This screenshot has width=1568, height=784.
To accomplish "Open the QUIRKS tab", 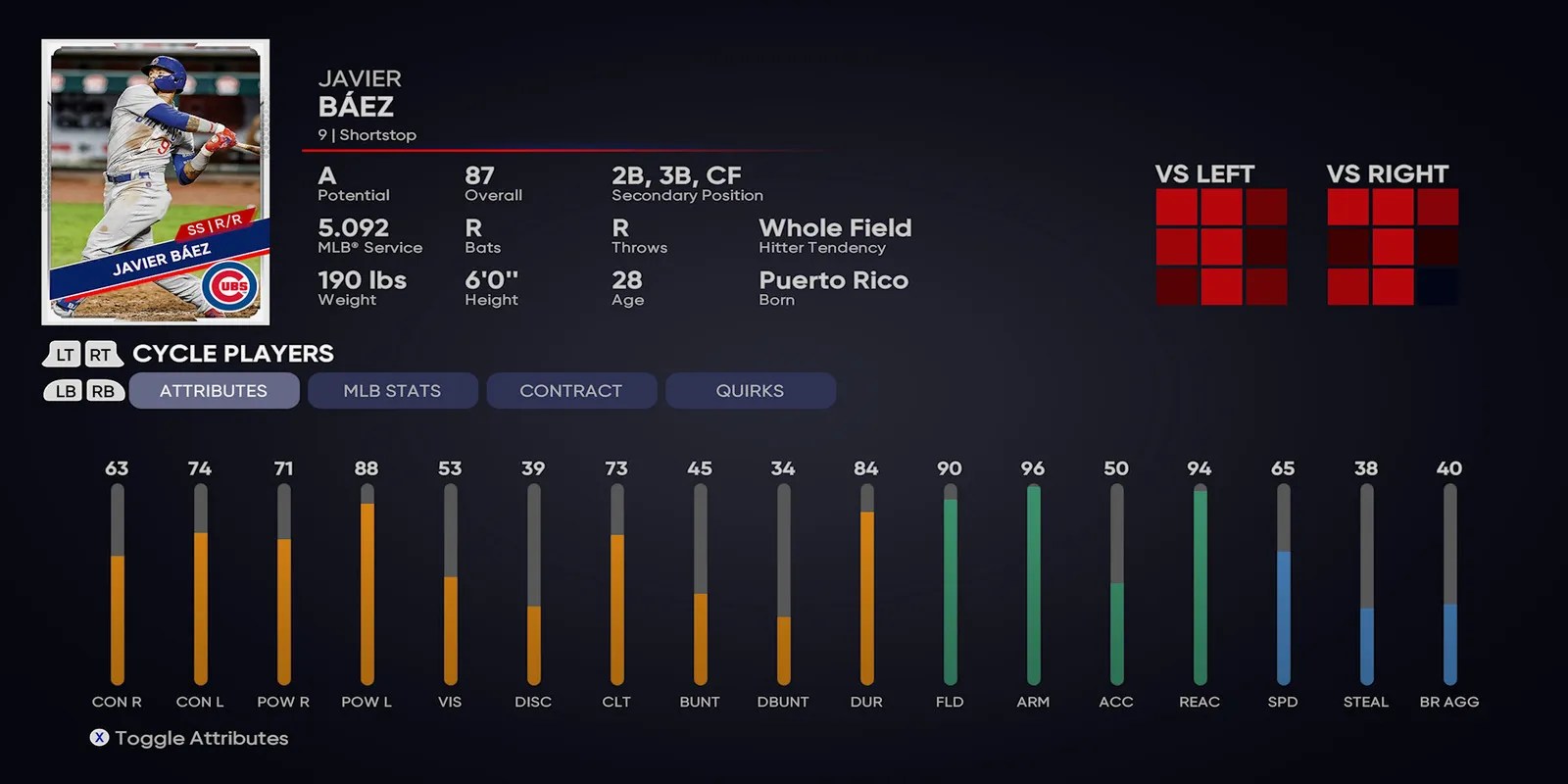I will coord(751,390).
